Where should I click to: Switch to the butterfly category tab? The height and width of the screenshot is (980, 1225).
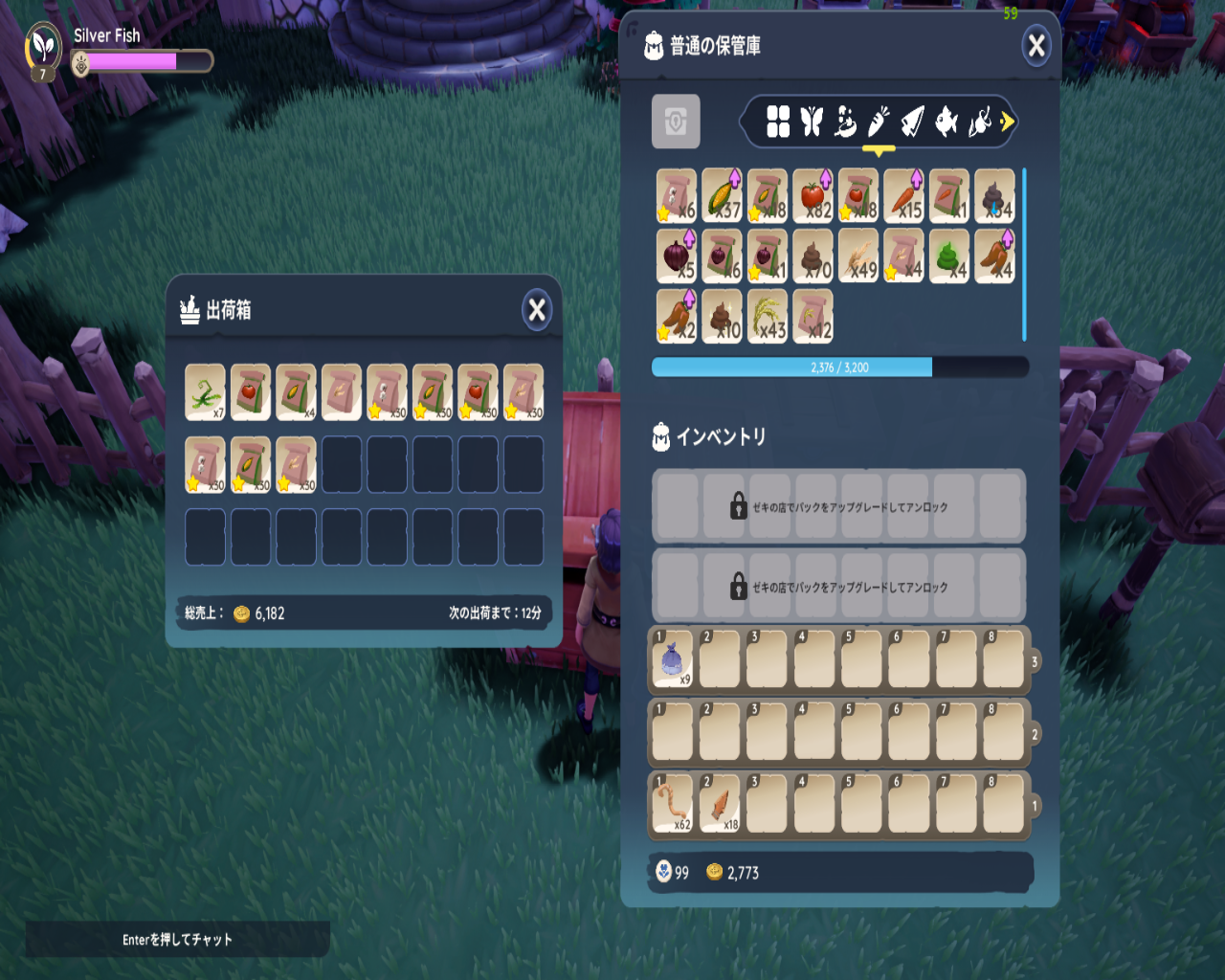coord(812,122)
